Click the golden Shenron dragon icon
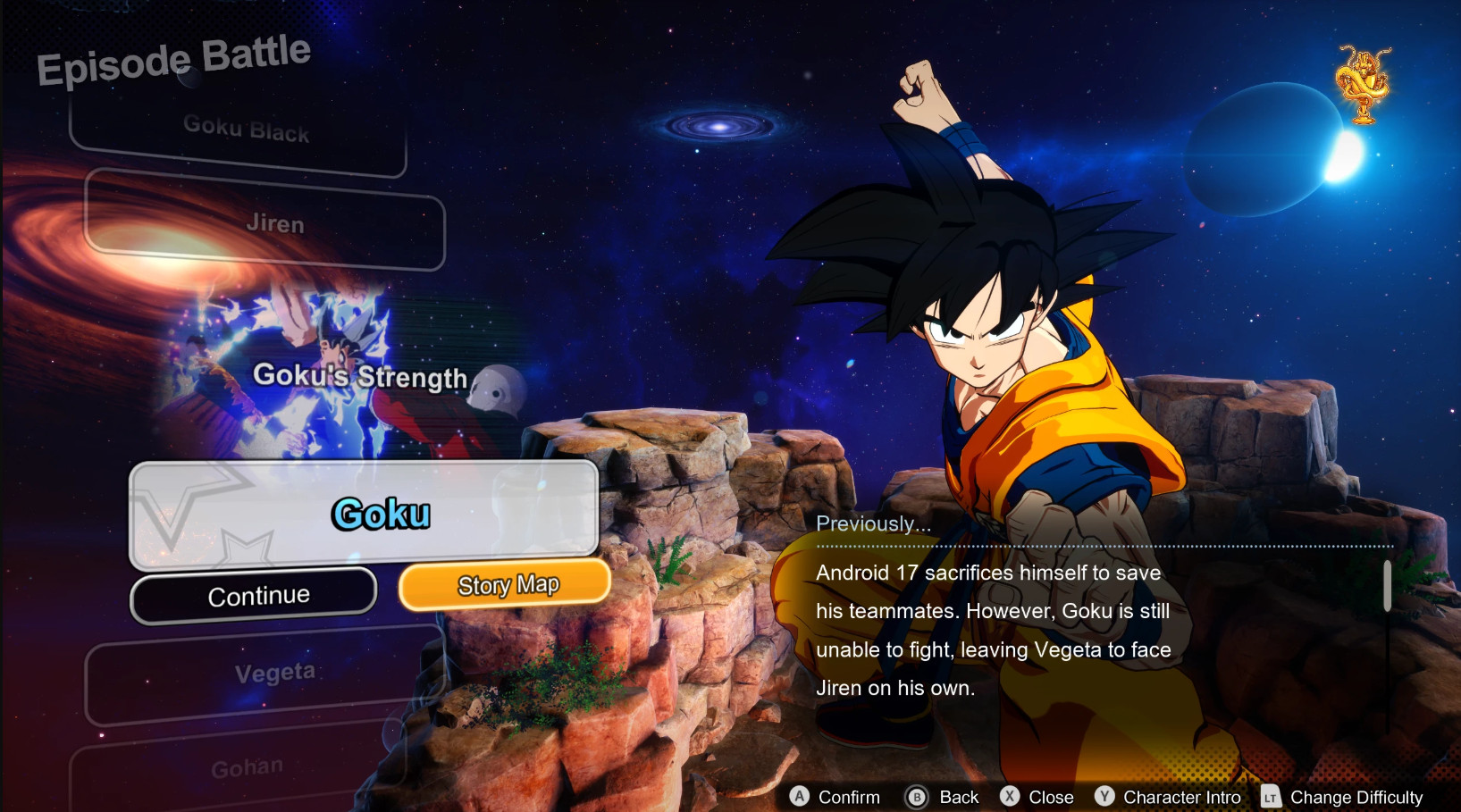Image resolution: width=1461 pixels, height=812 pixels. click(x=1363, y=84)
